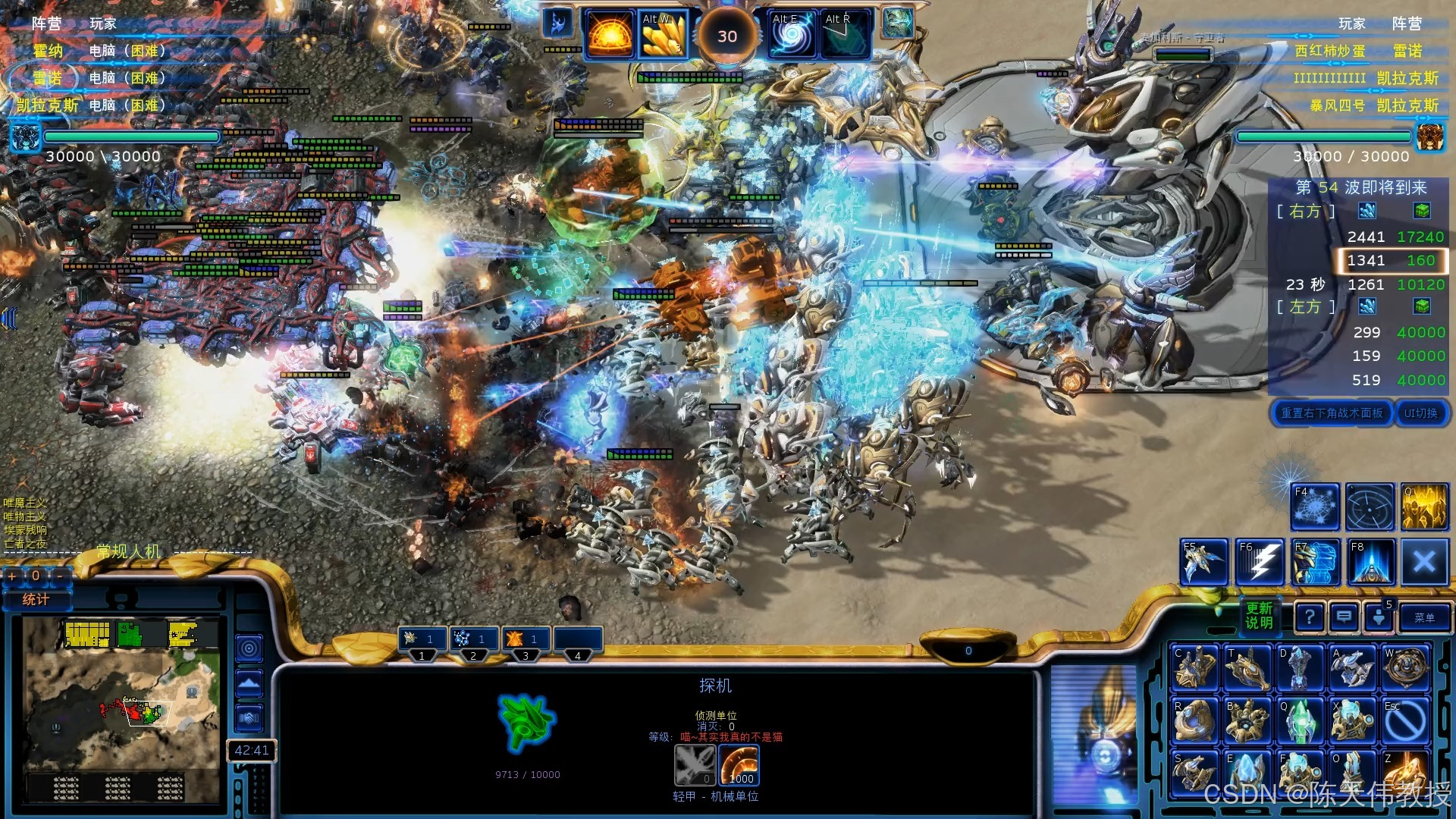
Task: Toggle the UI切换 button
Action: coord(1420,413)
